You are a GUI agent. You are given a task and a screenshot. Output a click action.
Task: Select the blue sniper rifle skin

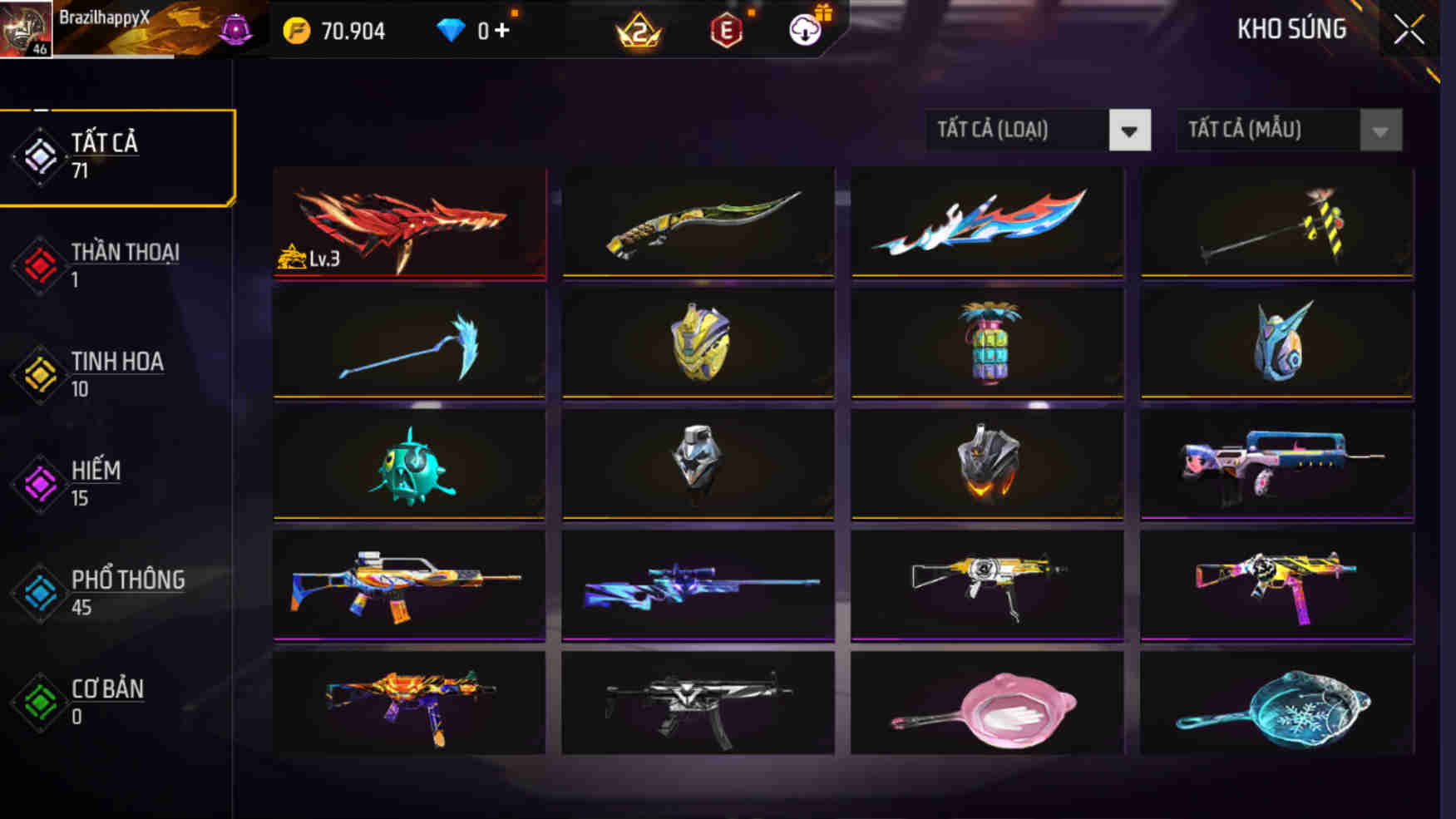coord(698,585)
